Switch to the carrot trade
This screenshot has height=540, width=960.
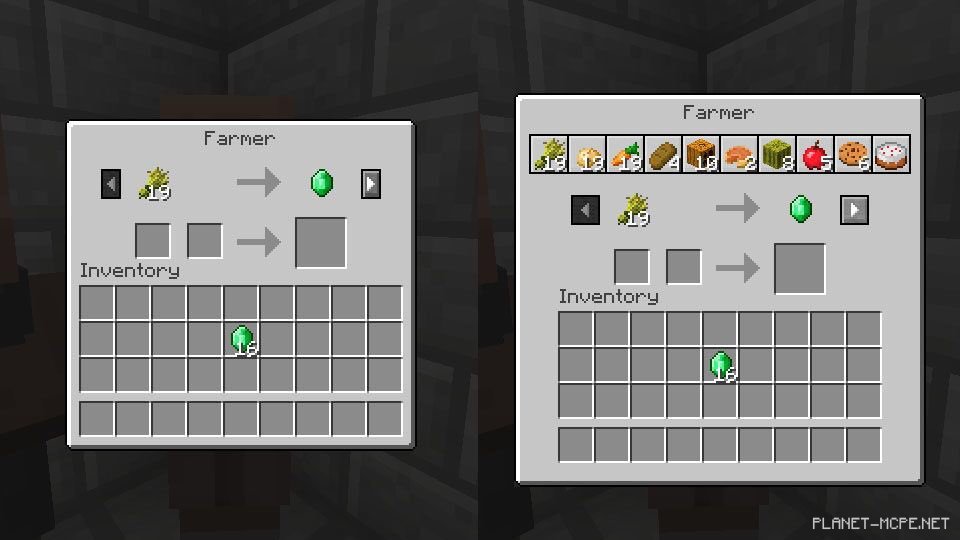click(625, 155)
